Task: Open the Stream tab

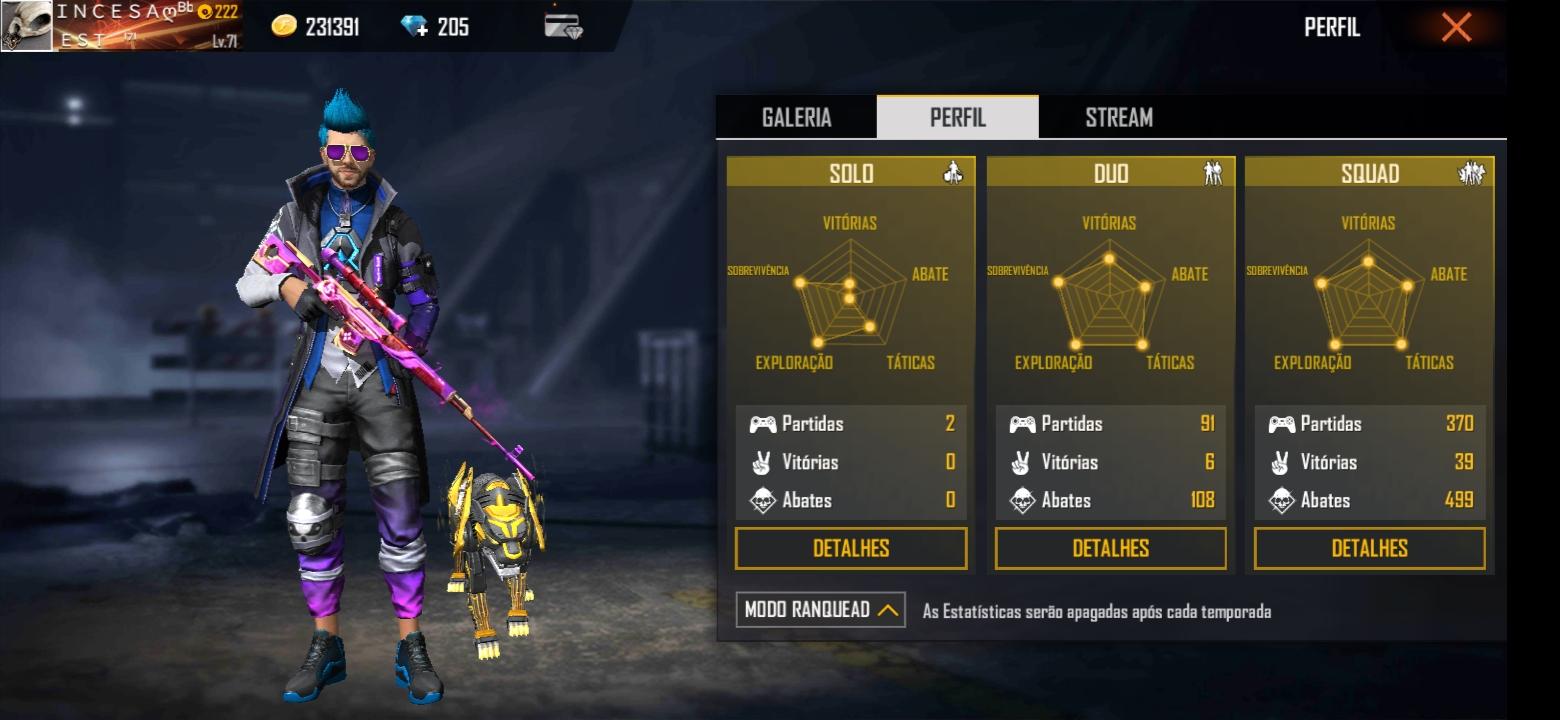Action: coord(1118,118)
